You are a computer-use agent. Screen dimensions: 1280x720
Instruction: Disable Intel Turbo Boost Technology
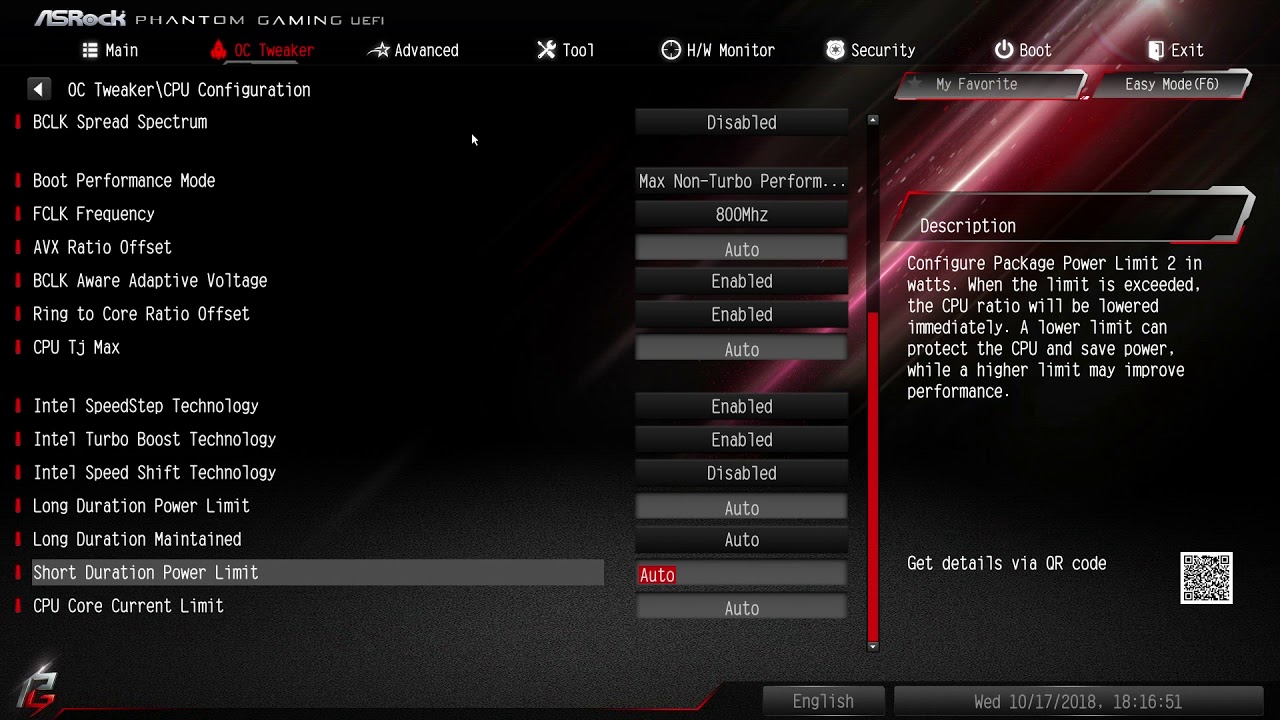[x=740, y=439]
